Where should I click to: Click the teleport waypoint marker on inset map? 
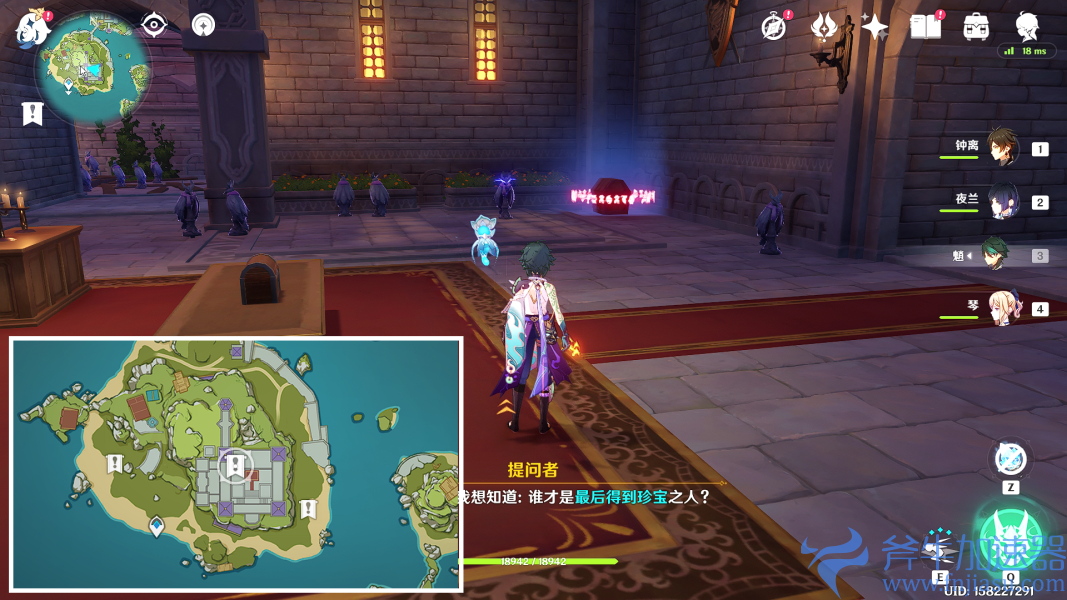[x=157, y=525]
